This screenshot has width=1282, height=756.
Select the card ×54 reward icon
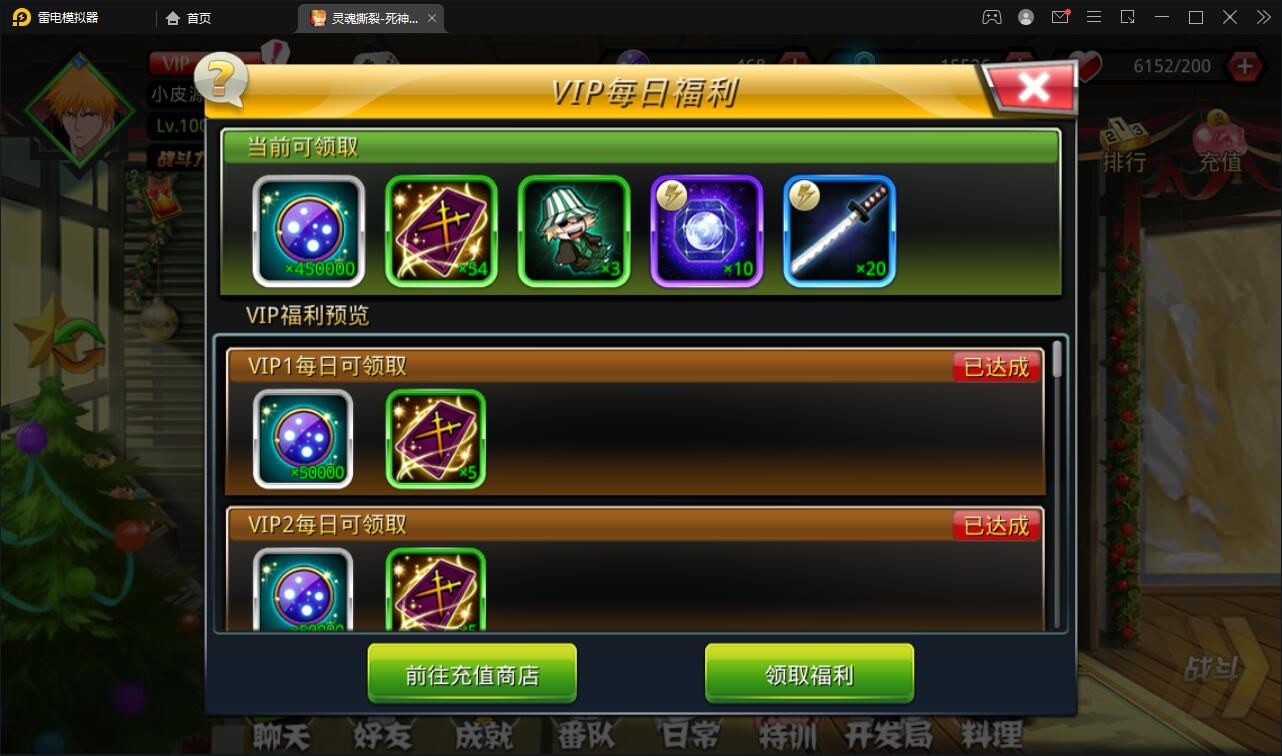441,231
